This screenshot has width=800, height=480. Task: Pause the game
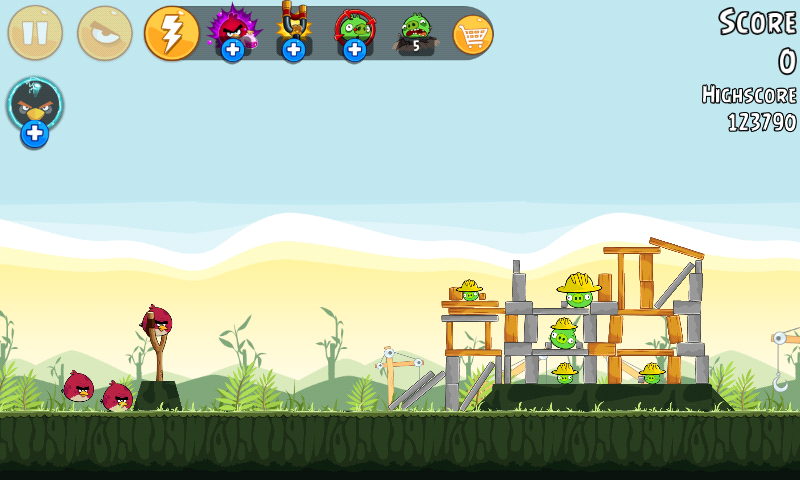pos(35,33)
